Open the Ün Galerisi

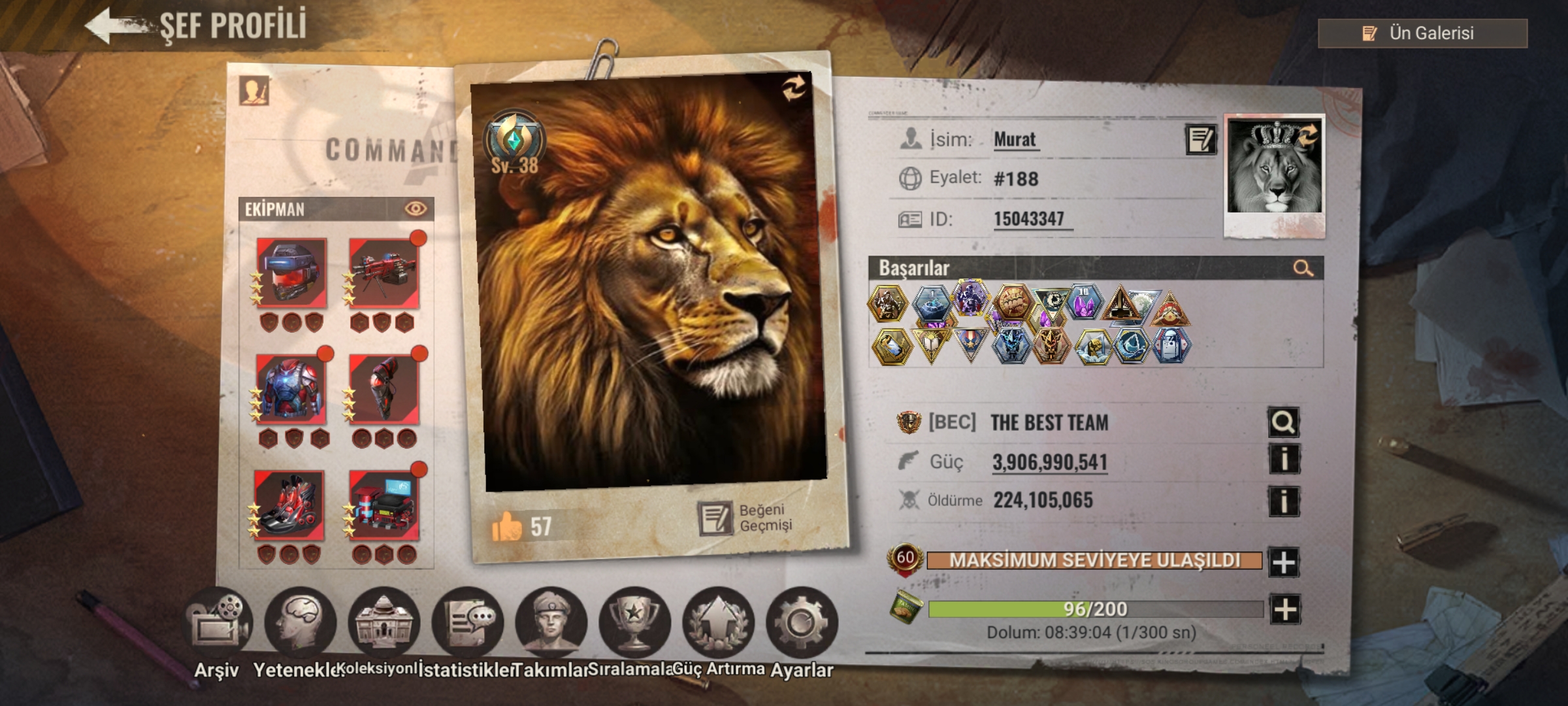coord(1422,33)
